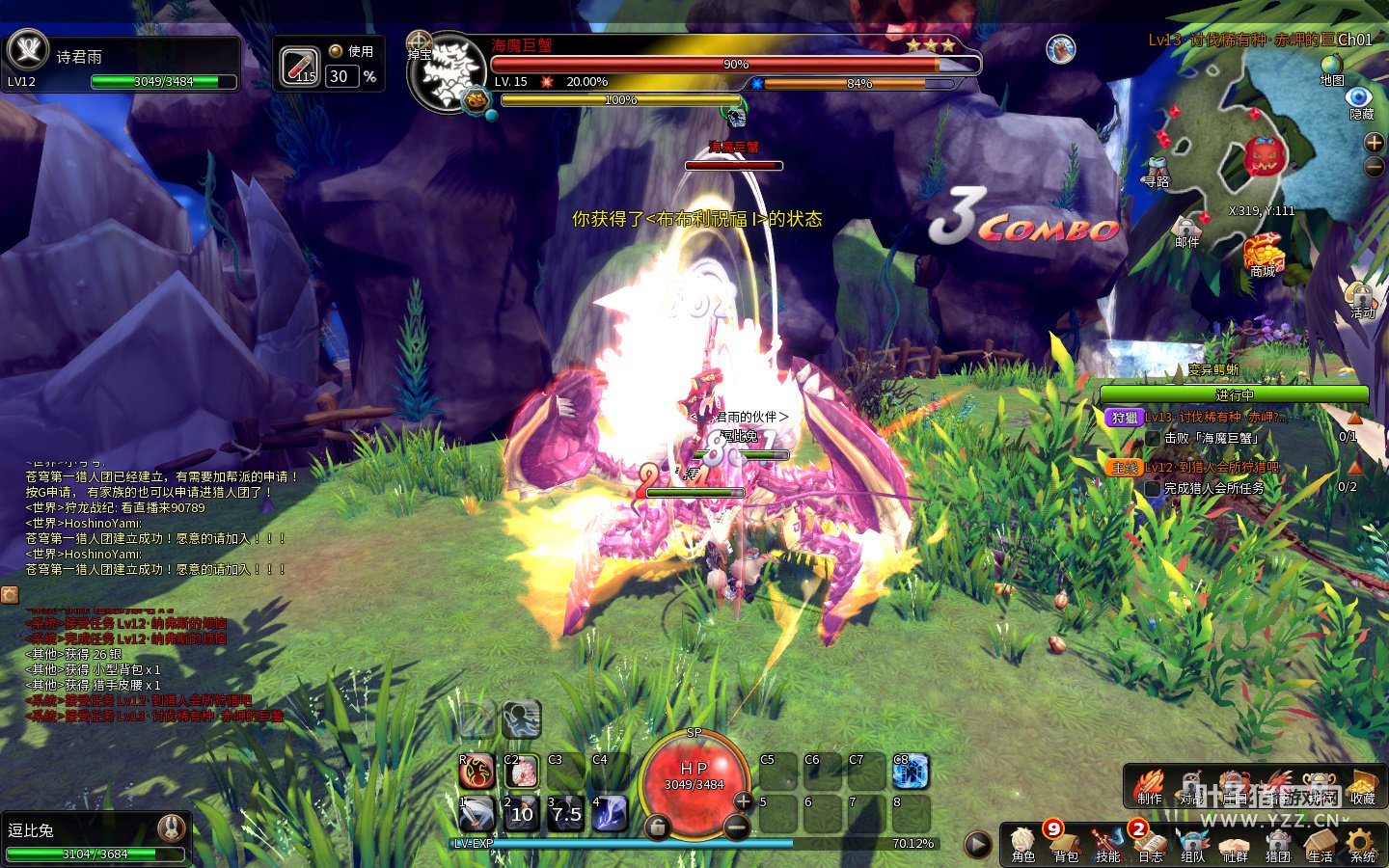Open the 角色 character panel
Screen dimensions: 1389x868
(1023, 843)
